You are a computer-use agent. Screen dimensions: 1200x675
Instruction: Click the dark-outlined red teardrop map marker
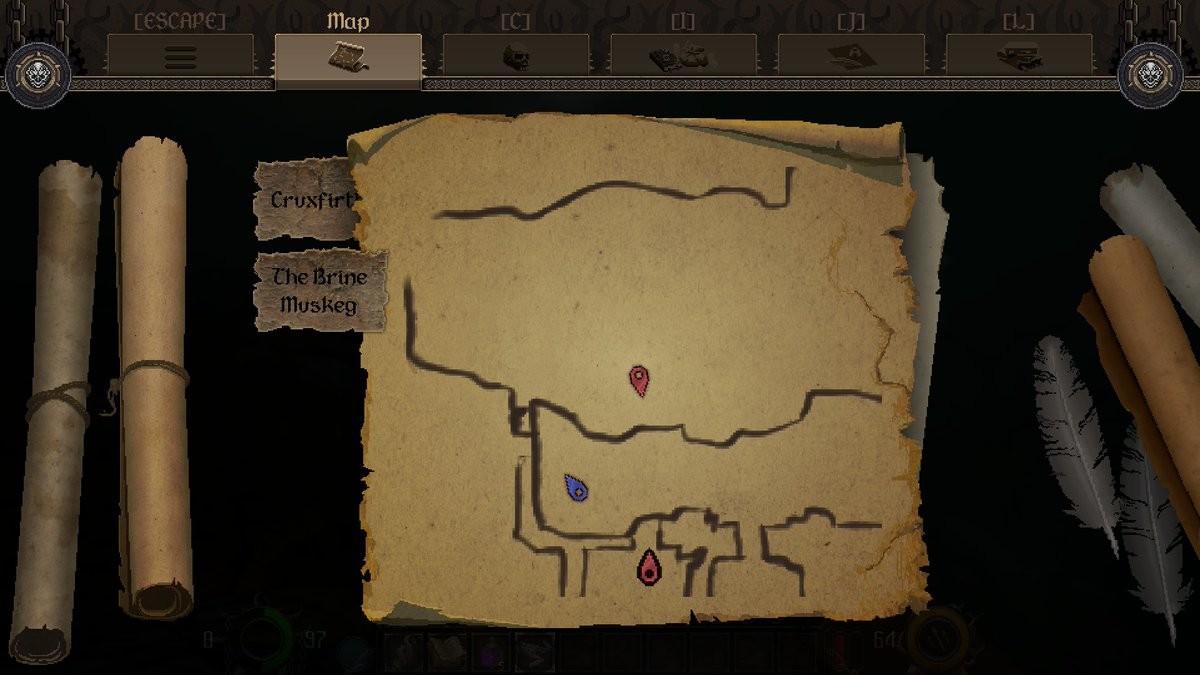tap(650, 567)
